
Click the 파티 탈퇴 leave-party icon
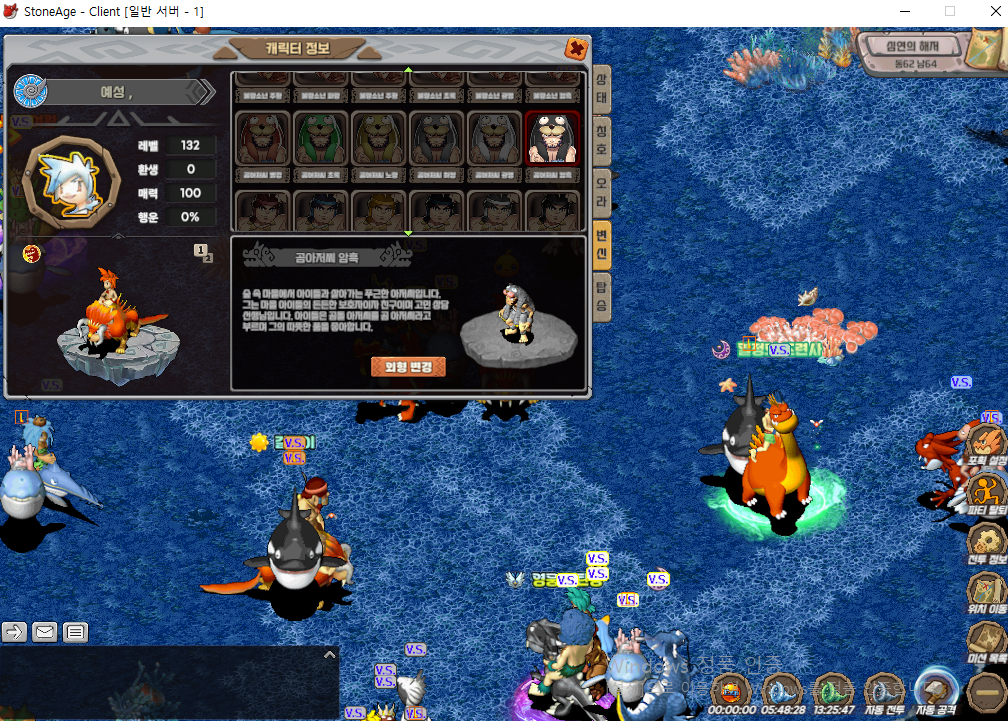tap(986, 492)
